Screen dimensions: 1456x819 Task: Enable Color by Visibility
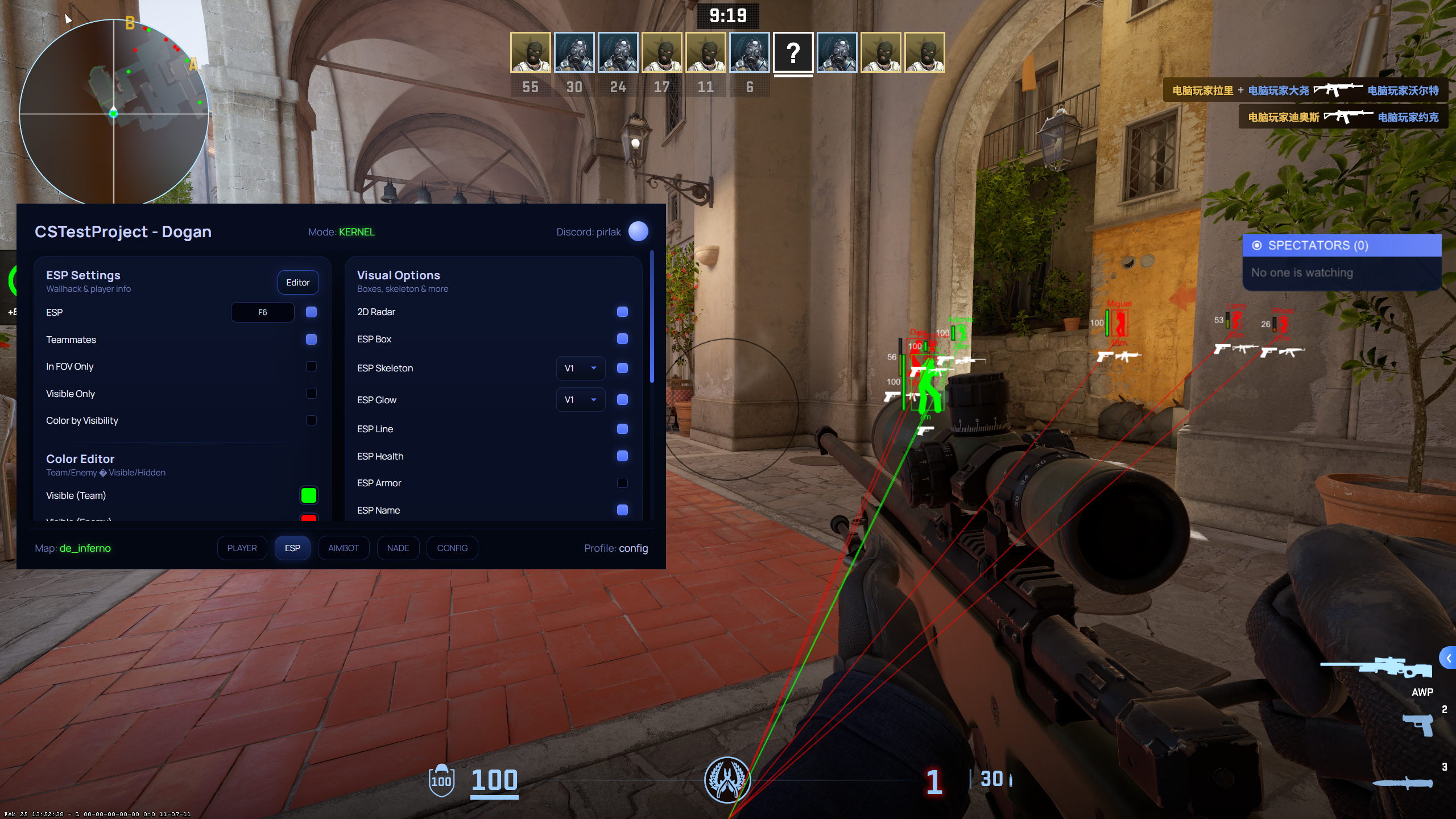click(311, 420)
